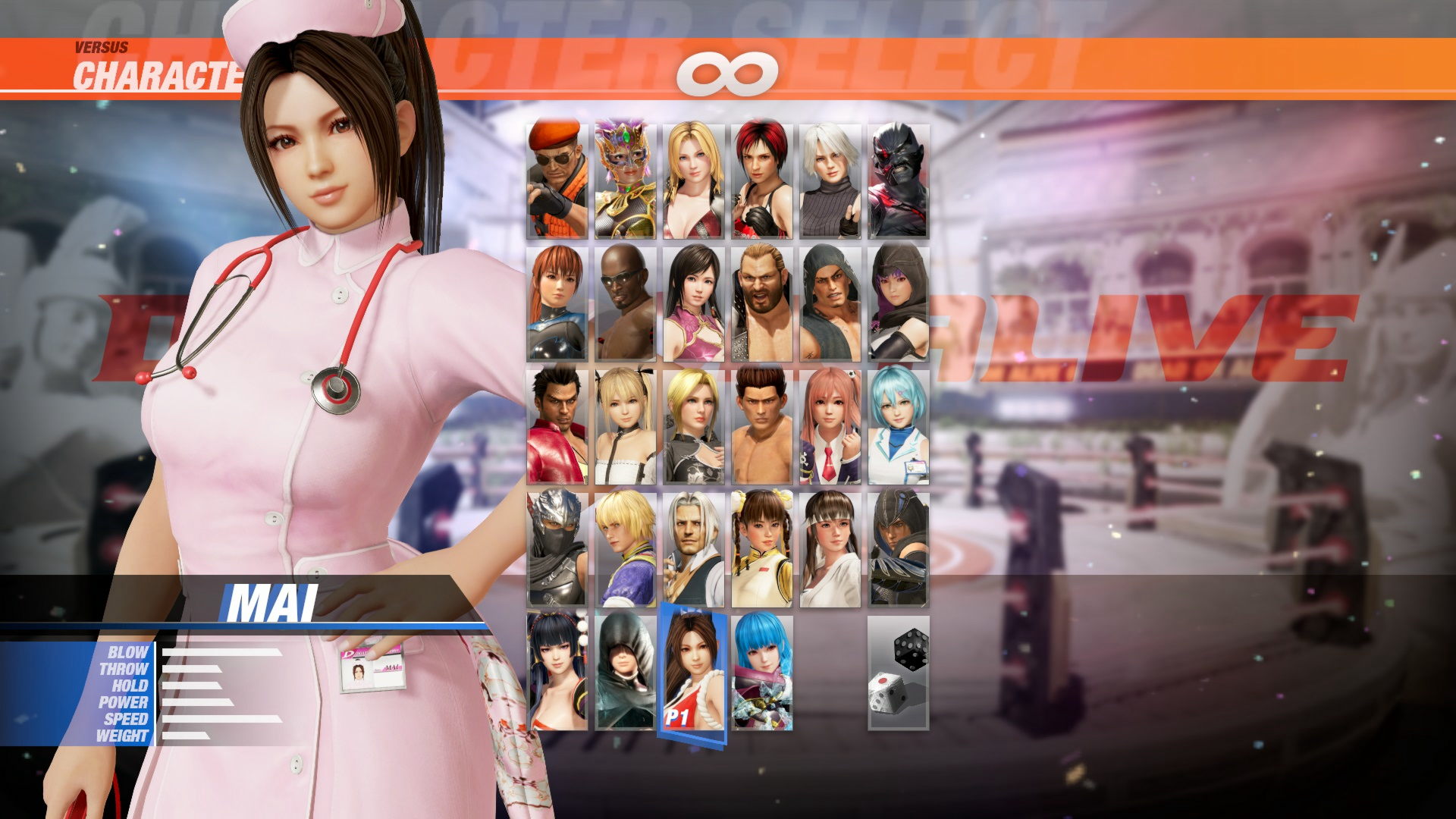Click the CHARACTER header banner

(x=152, y=72)
